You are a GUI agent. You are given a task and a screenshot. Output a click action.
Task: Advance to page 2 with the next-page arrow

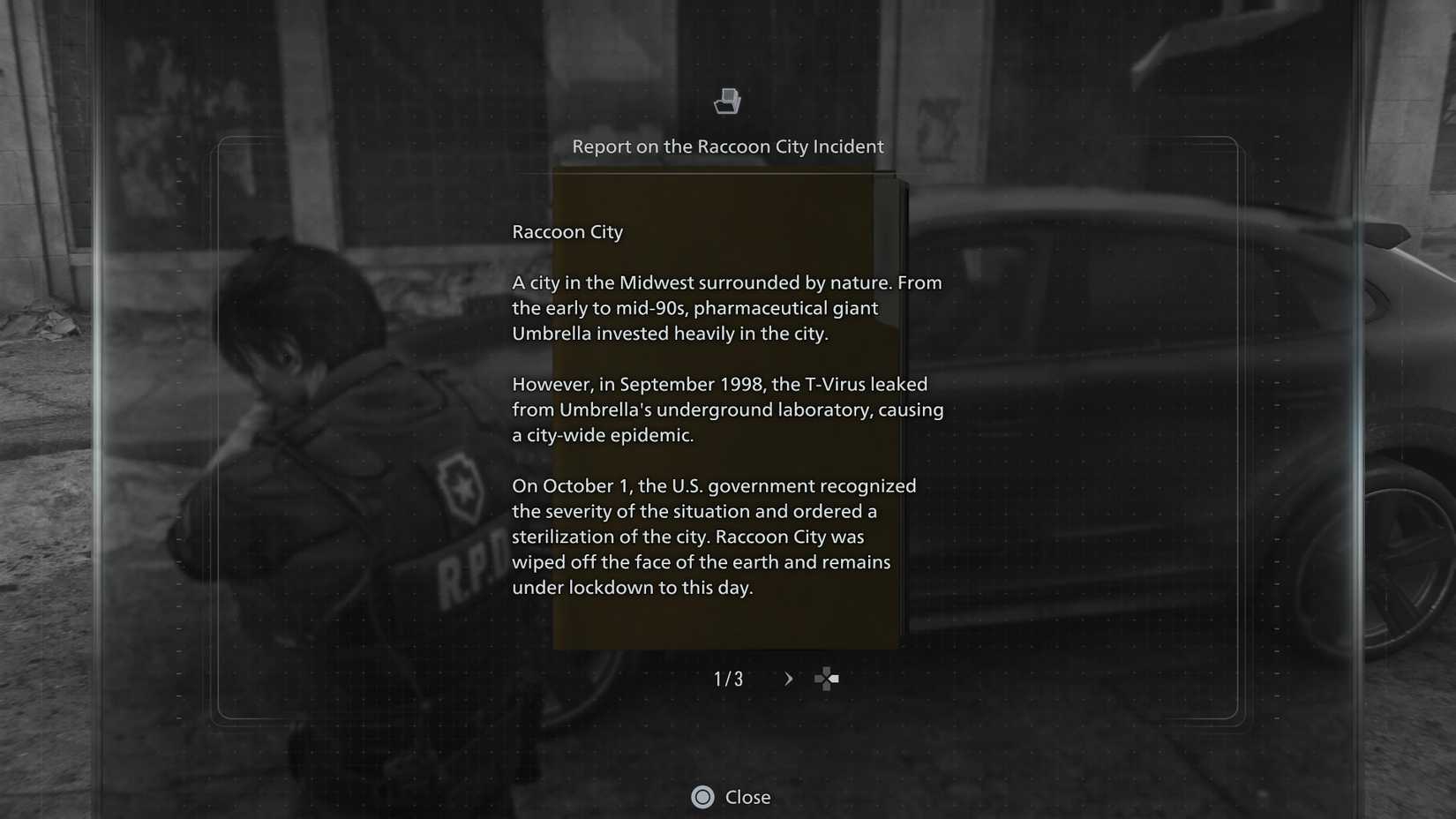pos(787,679)
